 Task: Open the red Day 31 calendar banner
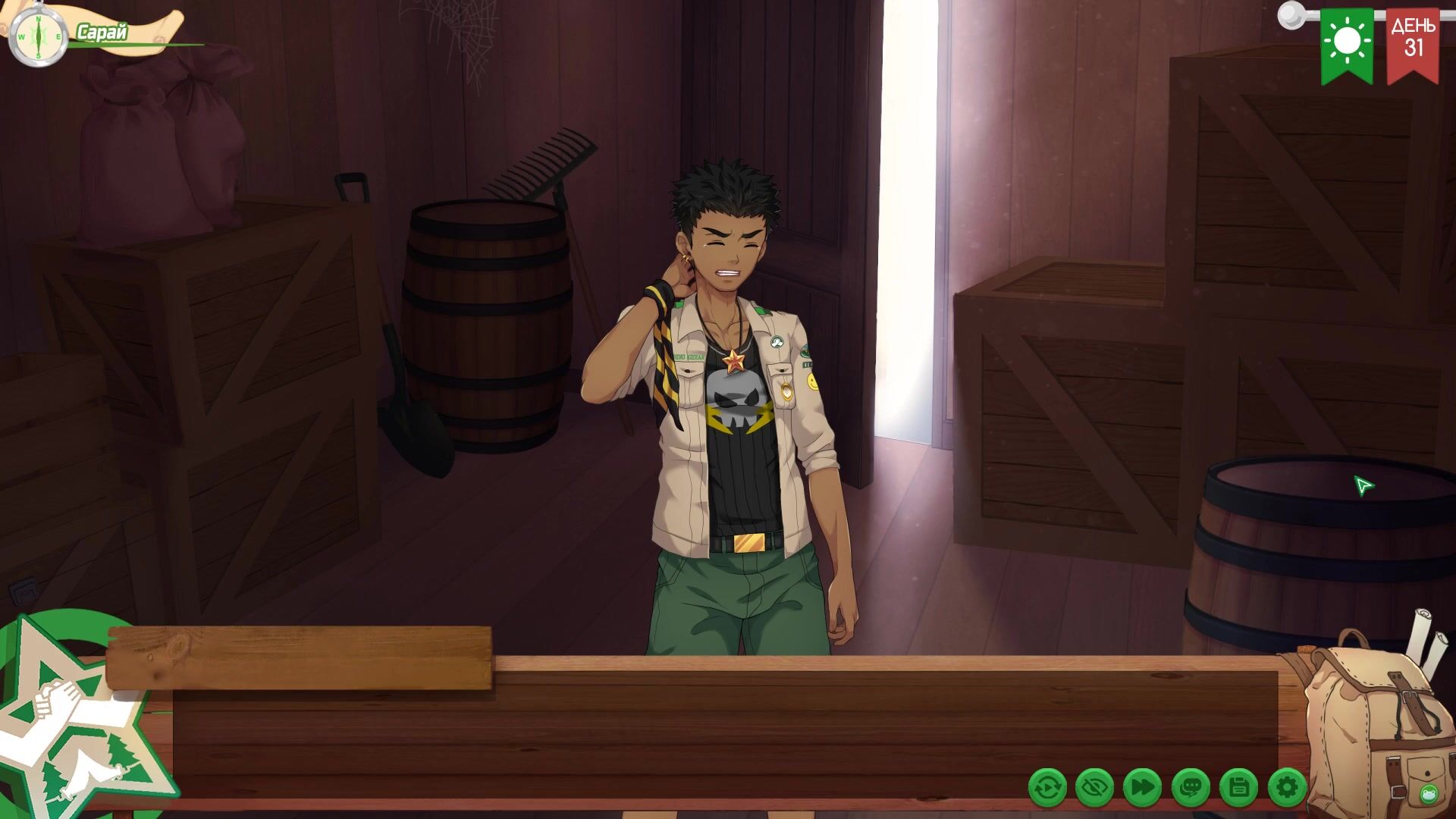click(1413, 44)
